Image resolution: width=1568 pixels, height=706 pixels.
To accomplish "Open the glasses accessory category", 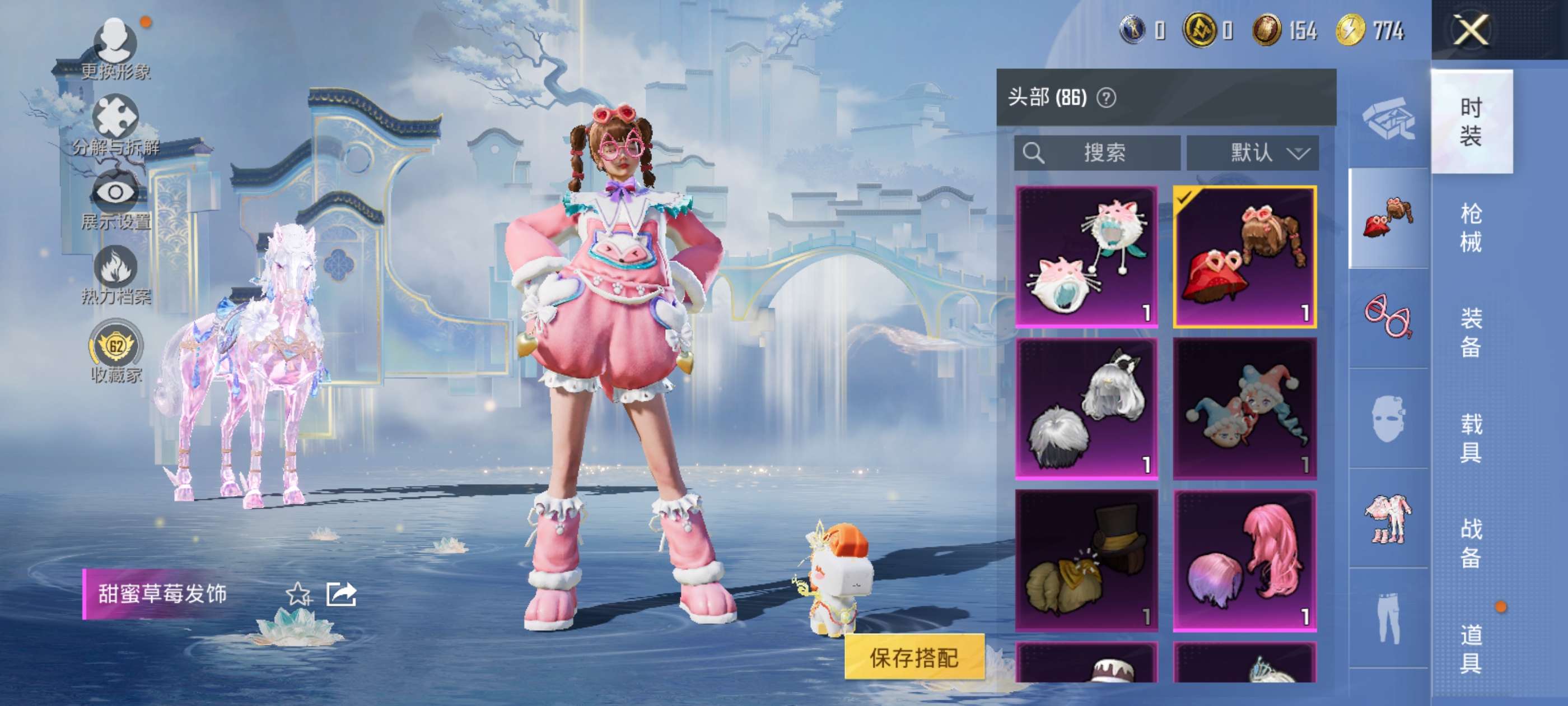I will [1388, 317].
